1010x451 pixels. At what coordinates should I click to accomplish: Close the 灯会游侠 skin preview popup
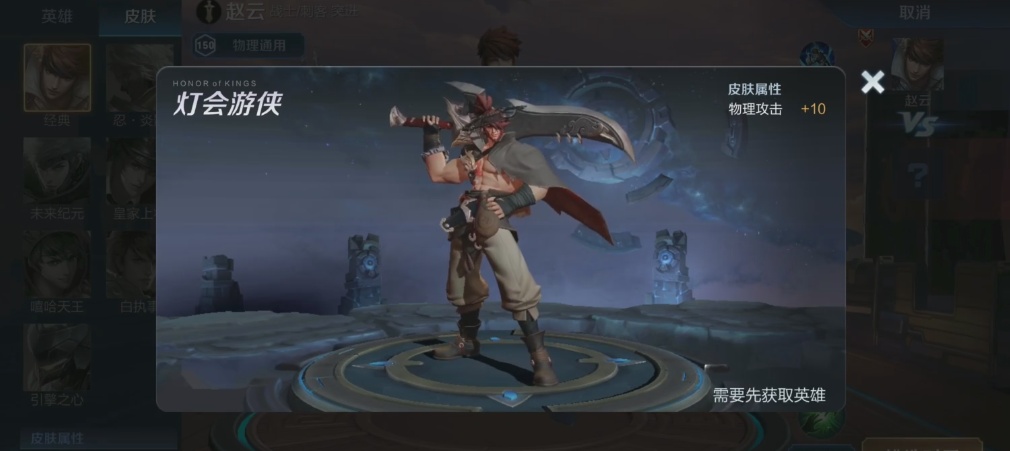(x=872, y=83)
